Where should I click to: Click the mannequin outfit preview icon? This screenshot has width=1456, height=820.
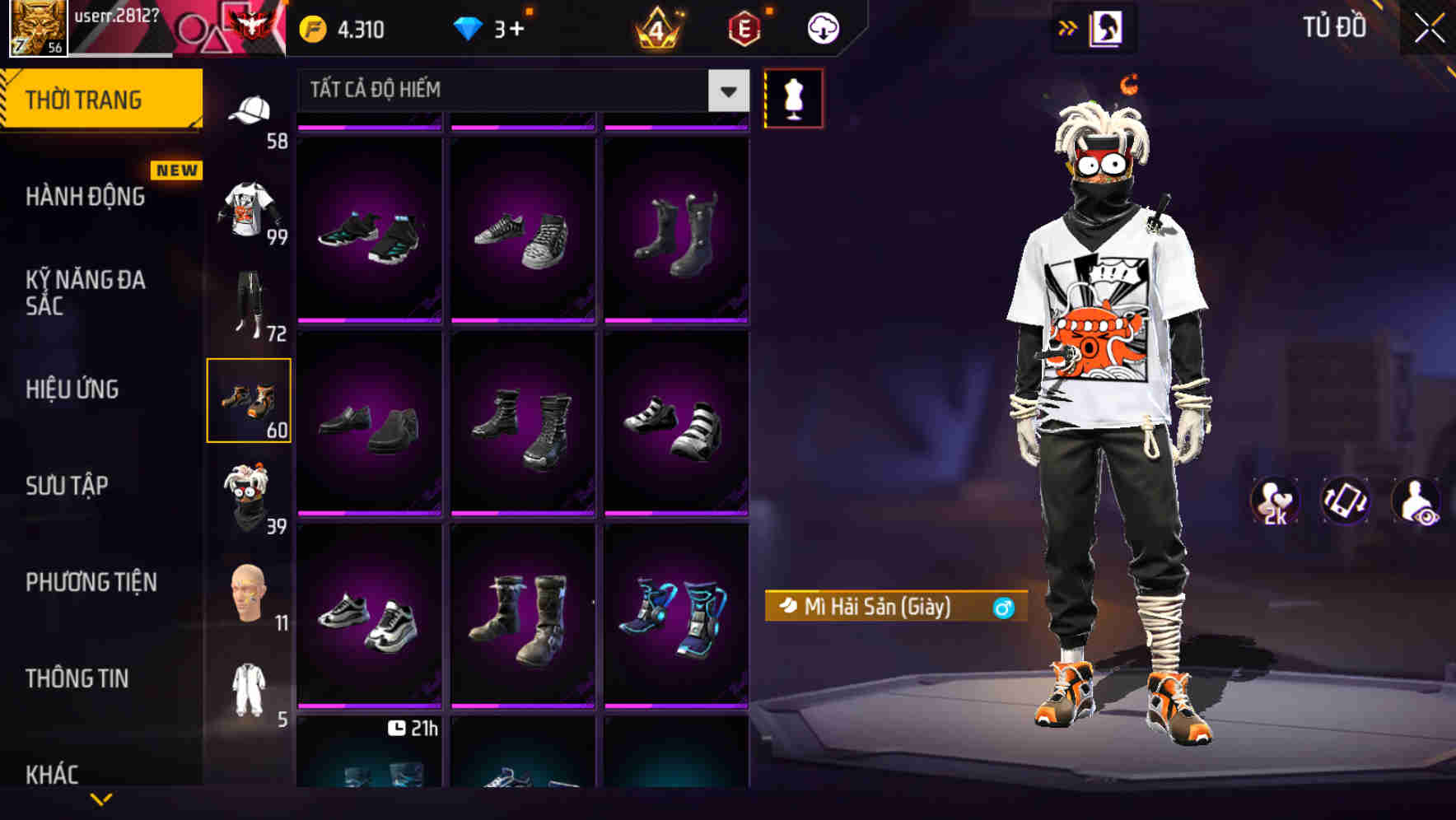(x=795, y=97)
